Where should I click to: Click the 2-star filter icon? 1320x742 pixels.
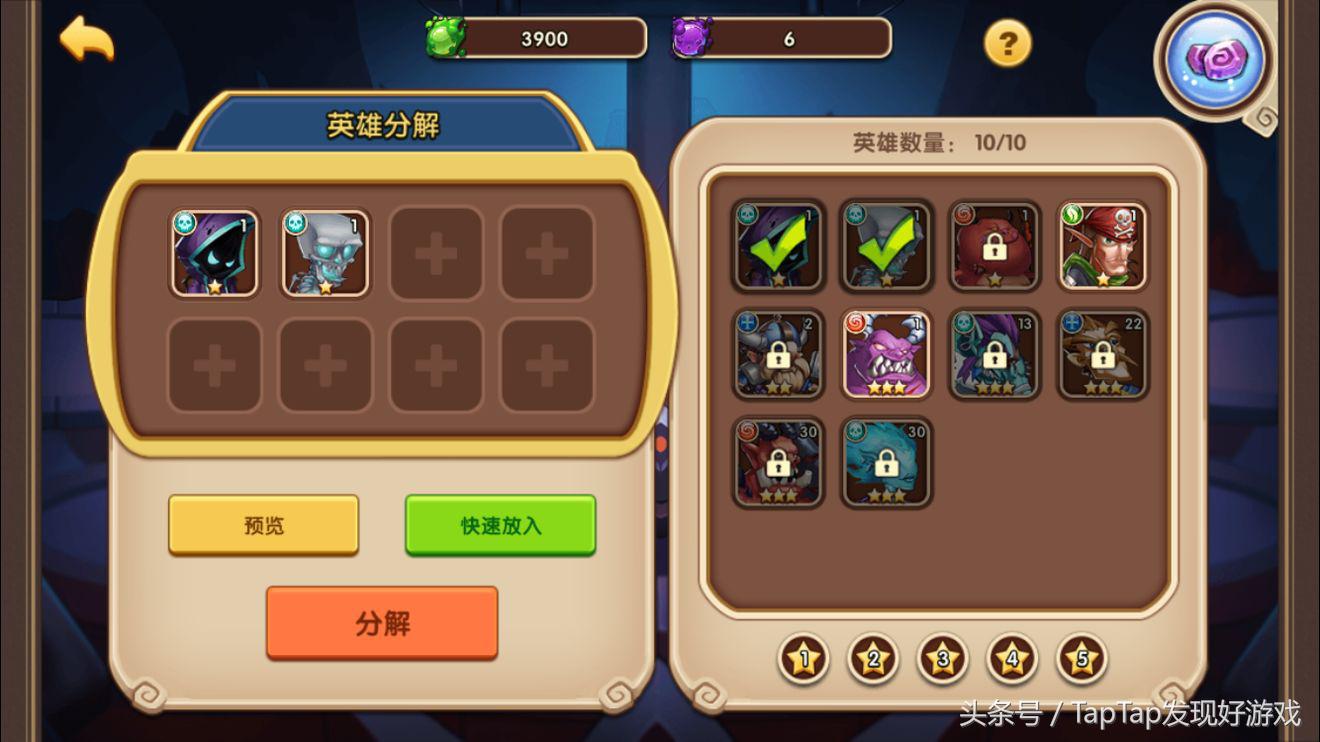[x=872, y=660]
